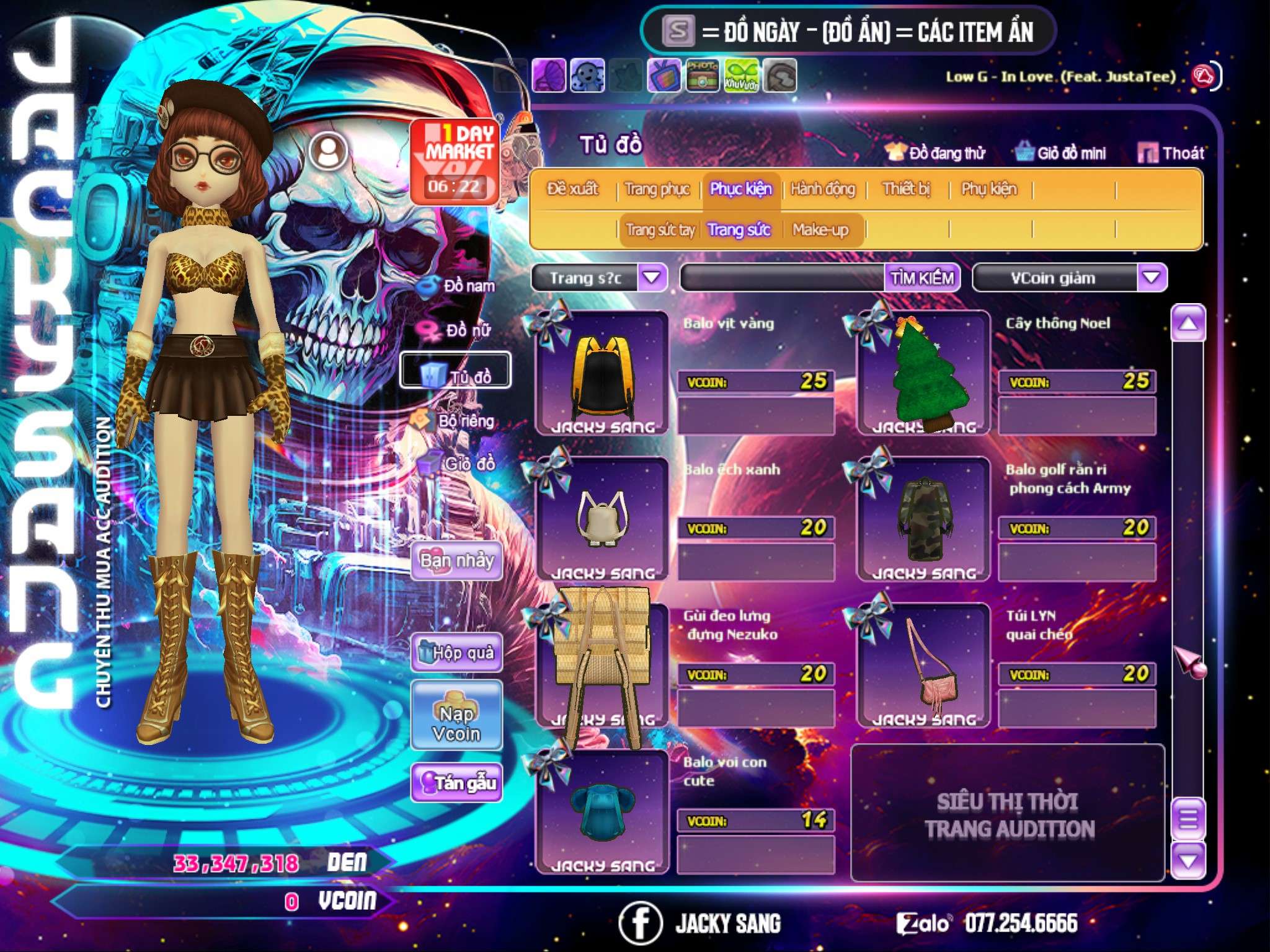
Task: Click the TÌM KIẾM search button
Action: pyautogui.click(x=921, y=278)
